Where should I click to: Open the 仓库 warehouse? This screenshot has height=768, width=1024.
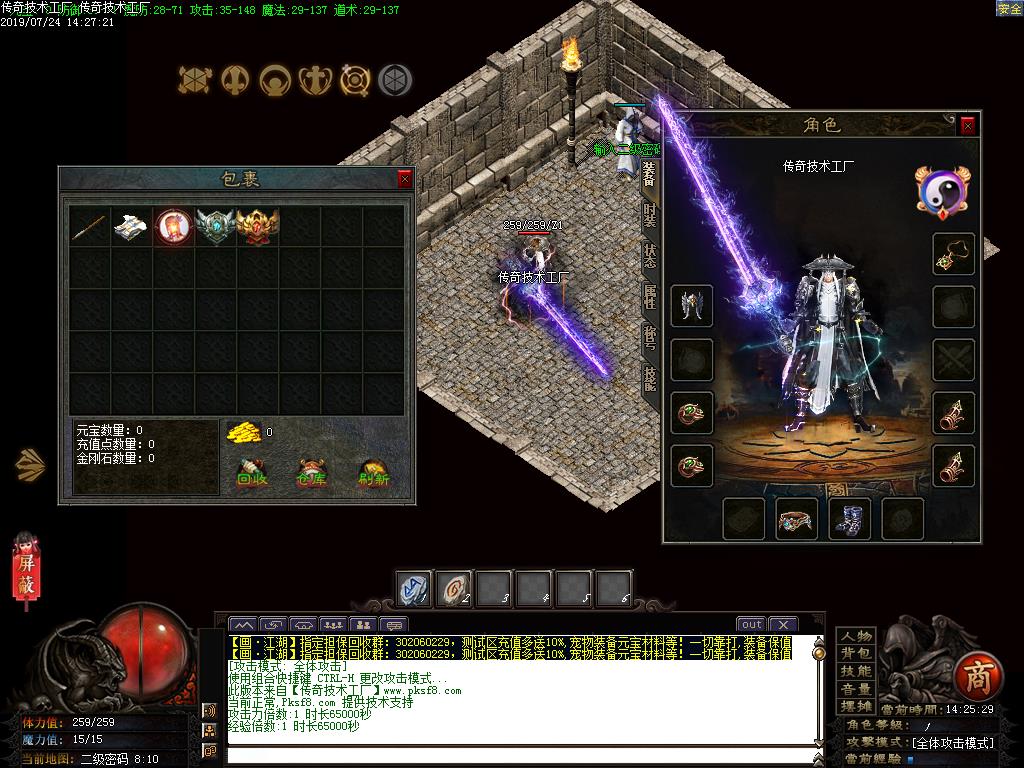[x=312, y=472]
